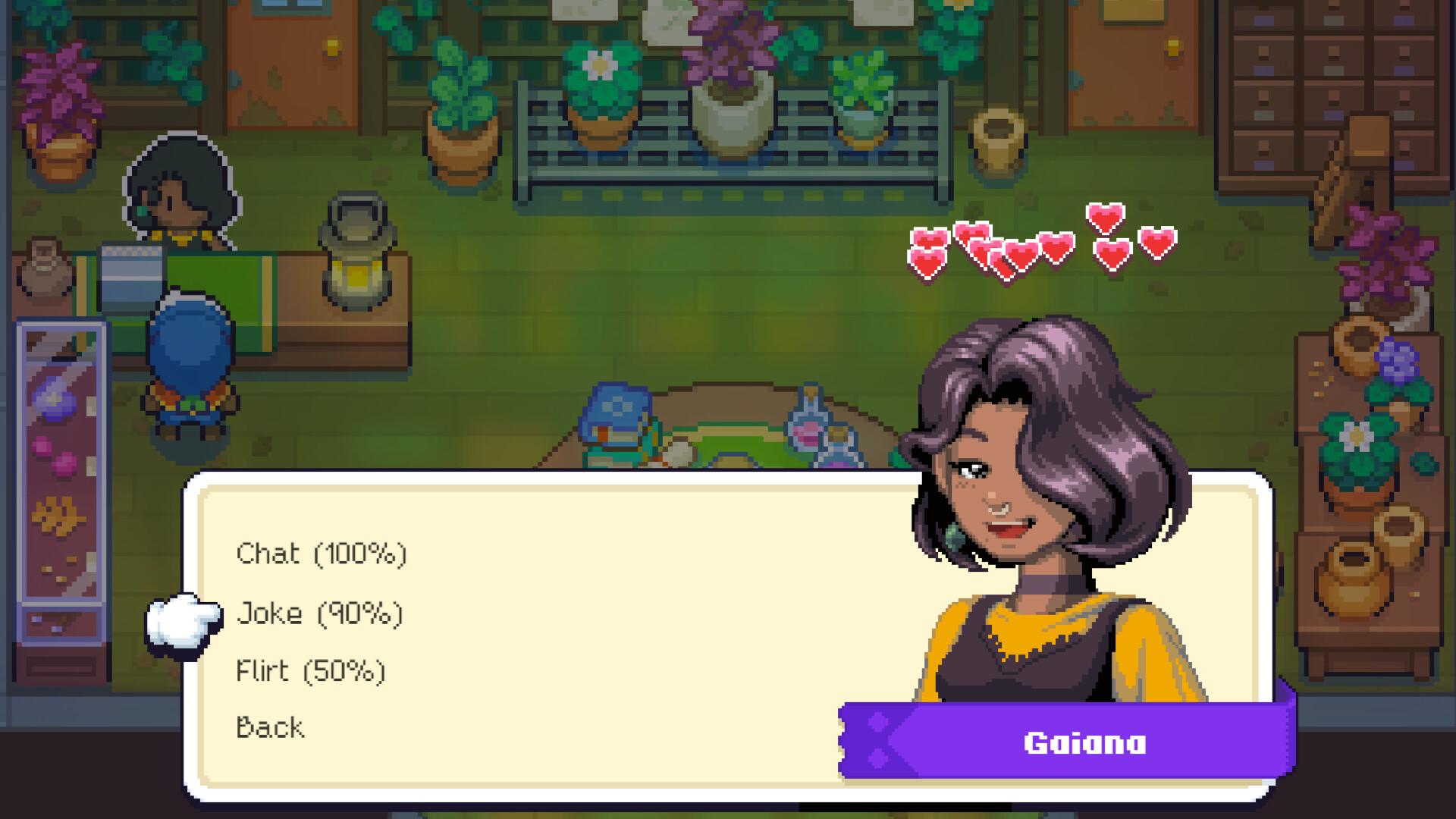The image size is (1456, 819).
Task: Select the Chat (100%) dialogue option
Action: pos(322,554)
